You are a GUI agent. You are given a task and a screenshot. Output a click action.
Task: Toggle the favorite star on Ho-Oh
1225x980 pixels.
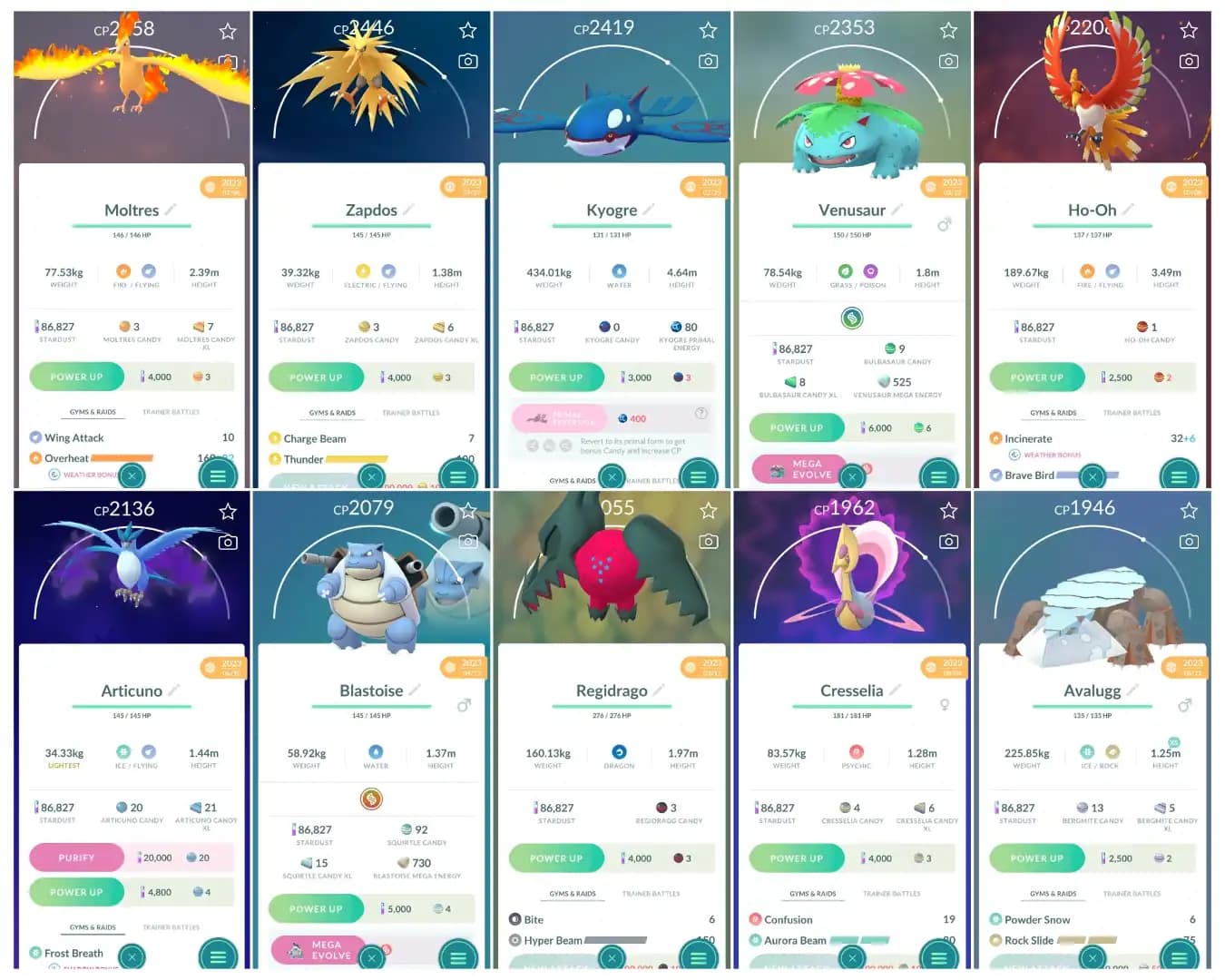click(1190, 29)
